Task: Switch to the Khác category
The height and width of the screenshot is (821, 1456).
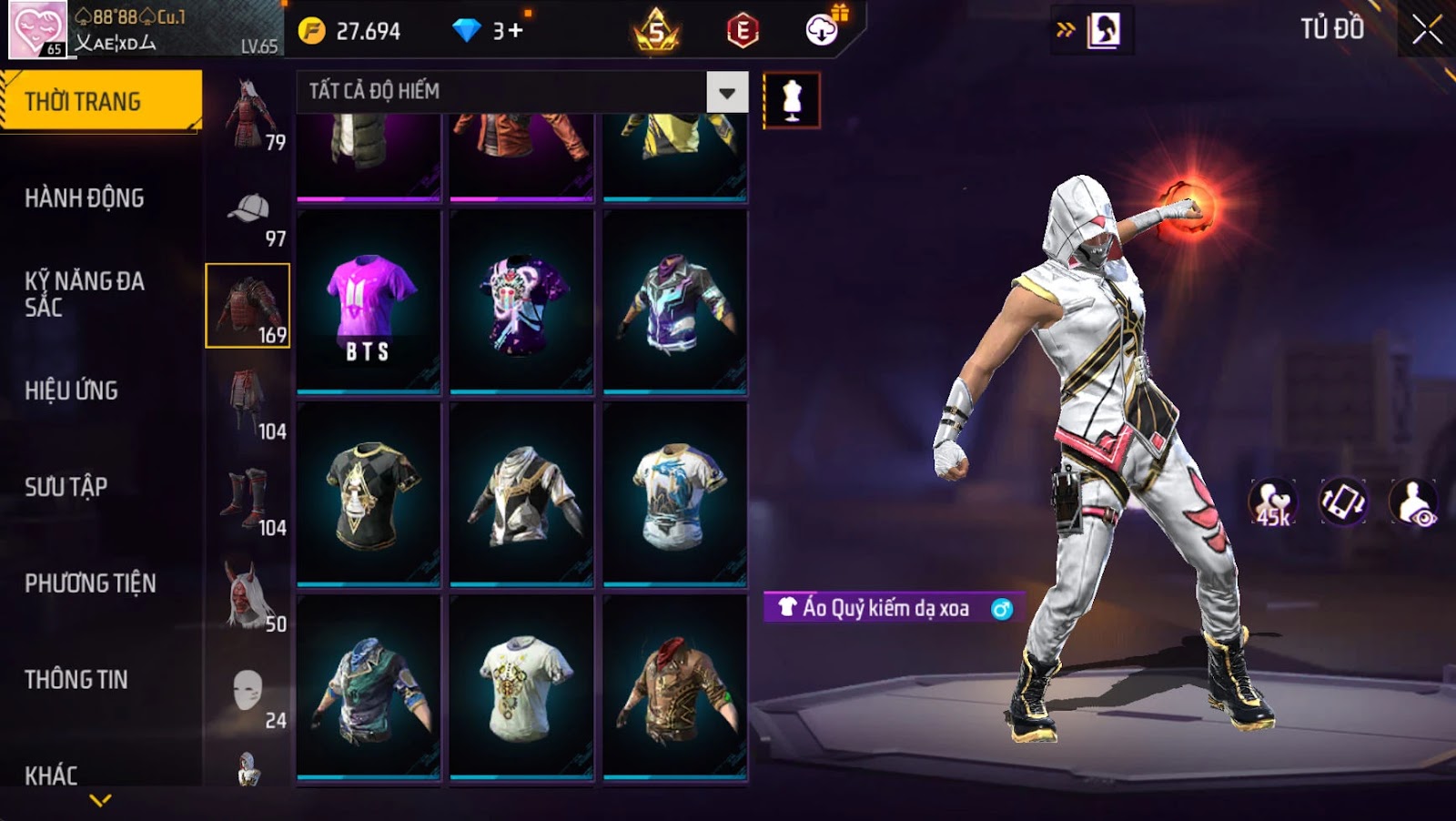Action: tap(52, 775)
